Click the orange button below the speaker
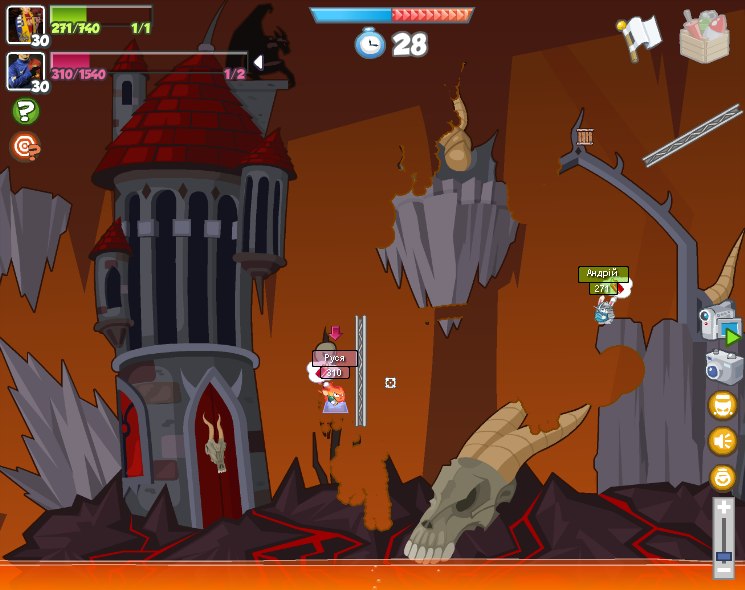Image resolution: width=745 pixels, height=590 pixels. 722,477
